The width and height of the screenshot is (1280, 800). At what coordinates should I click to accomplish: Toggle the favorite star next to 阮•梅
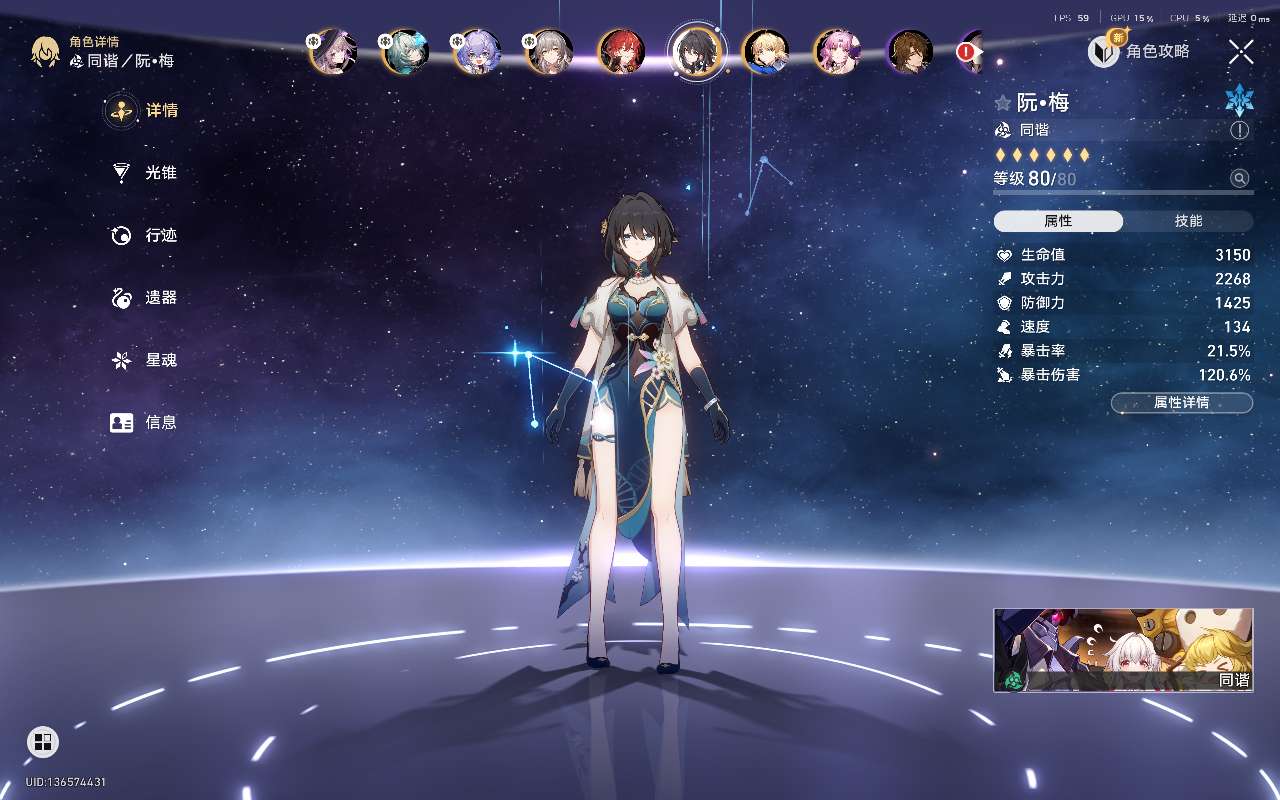pyautogui.click(x=1002, y=103)
